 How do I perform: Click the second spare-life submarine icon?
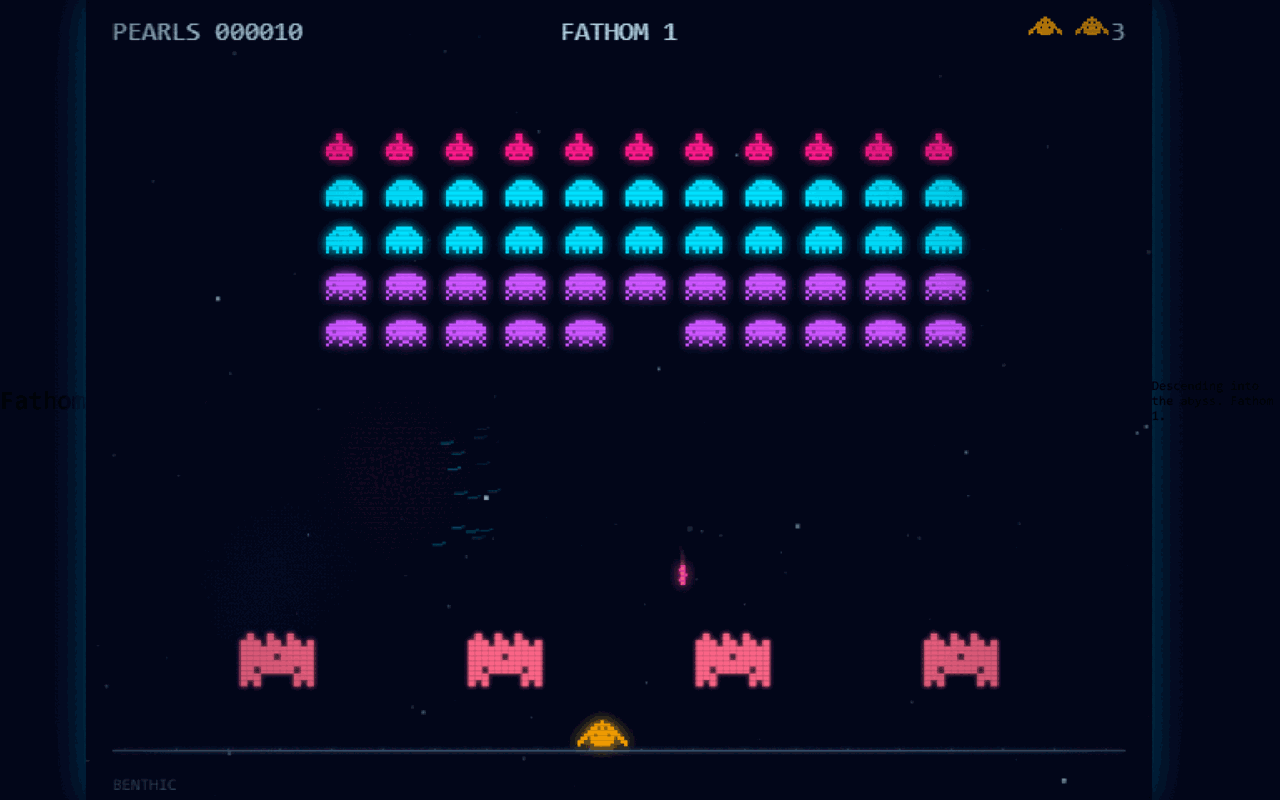coord(1091,28)
